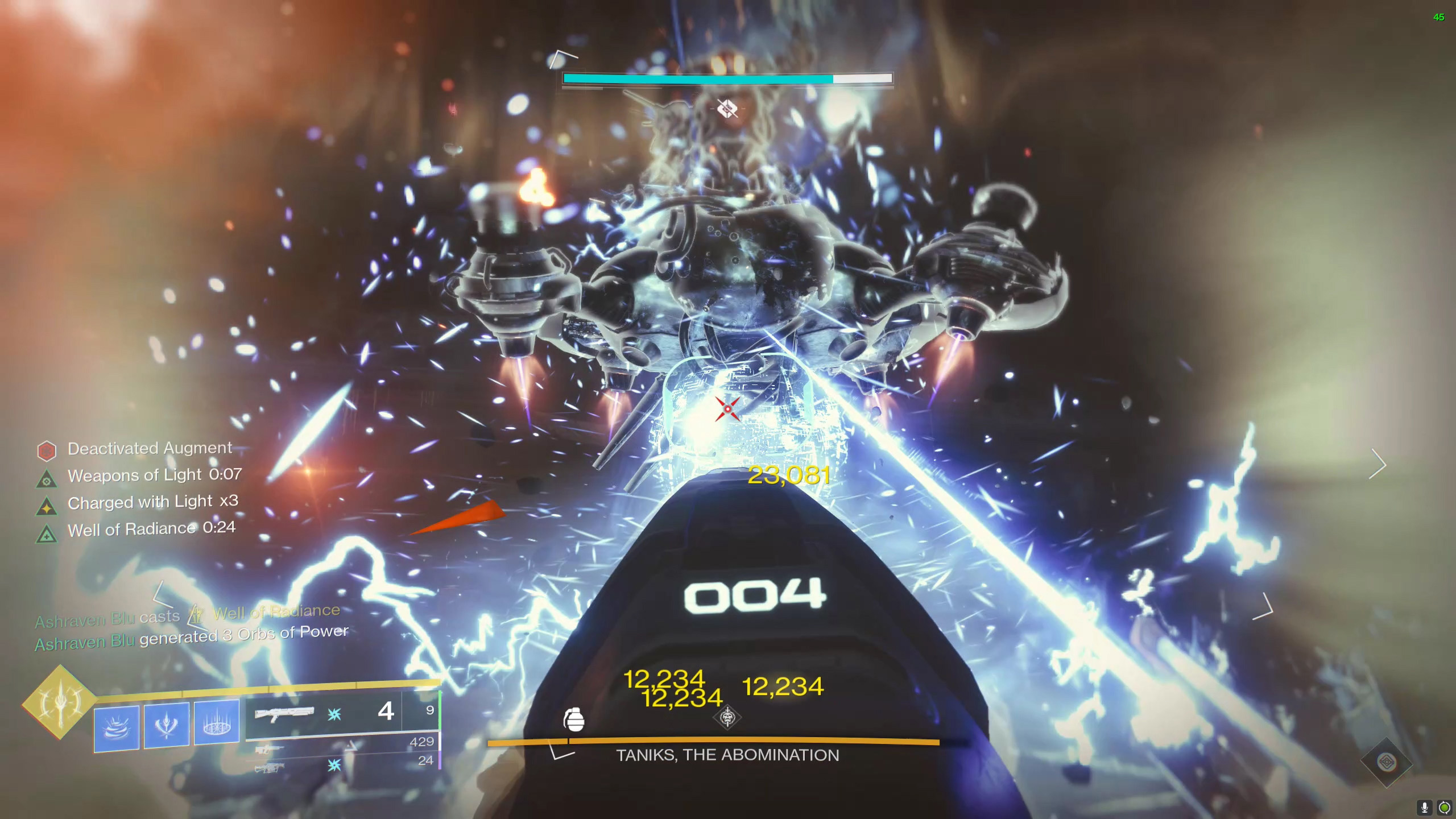Toggle the microphone overlay icon
The height and width of the screenshot is (819, 1456).
tap(1424, 807)
